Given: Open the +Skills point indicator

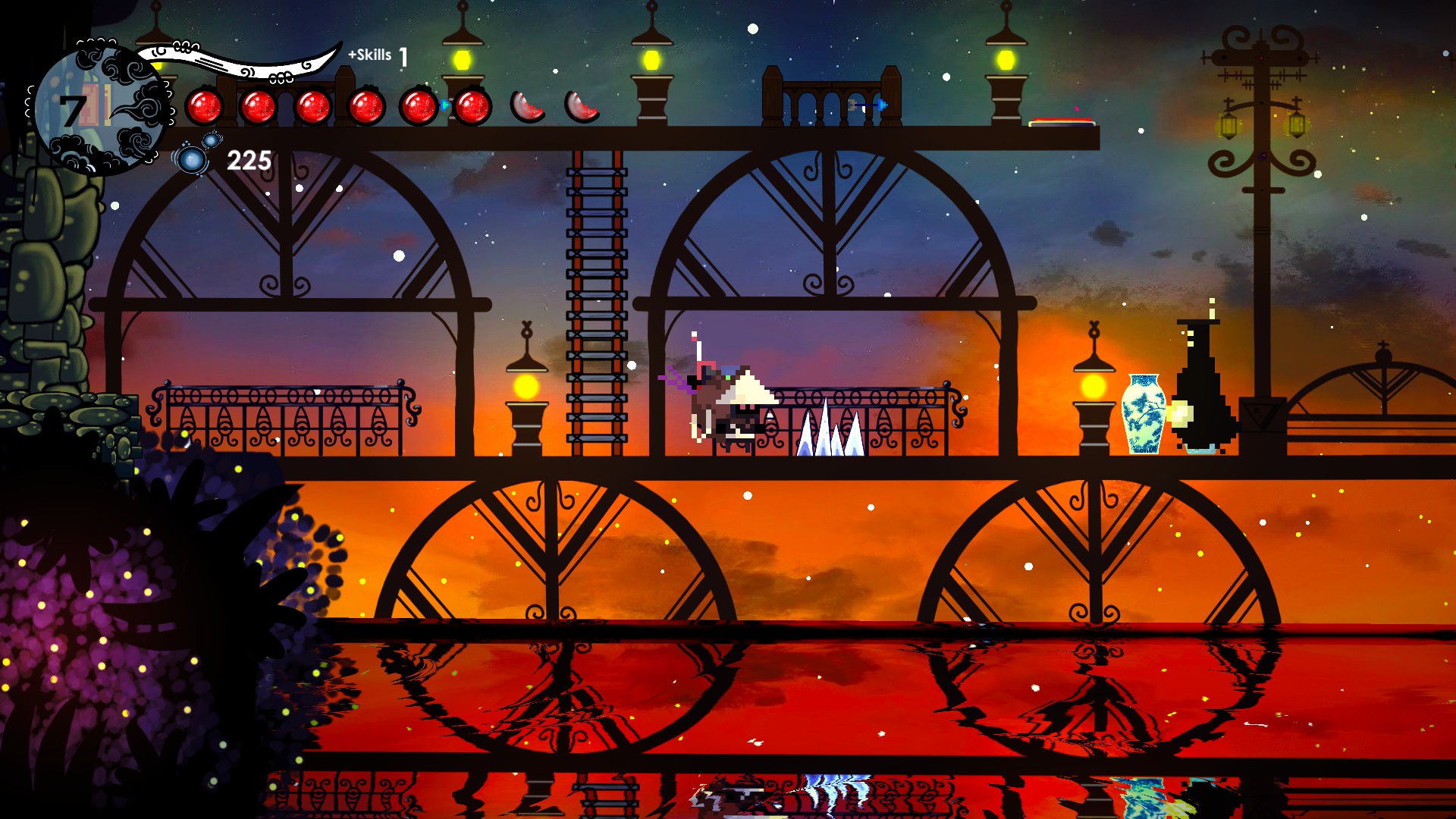Looking at the screenshot, I should [378, 55].
